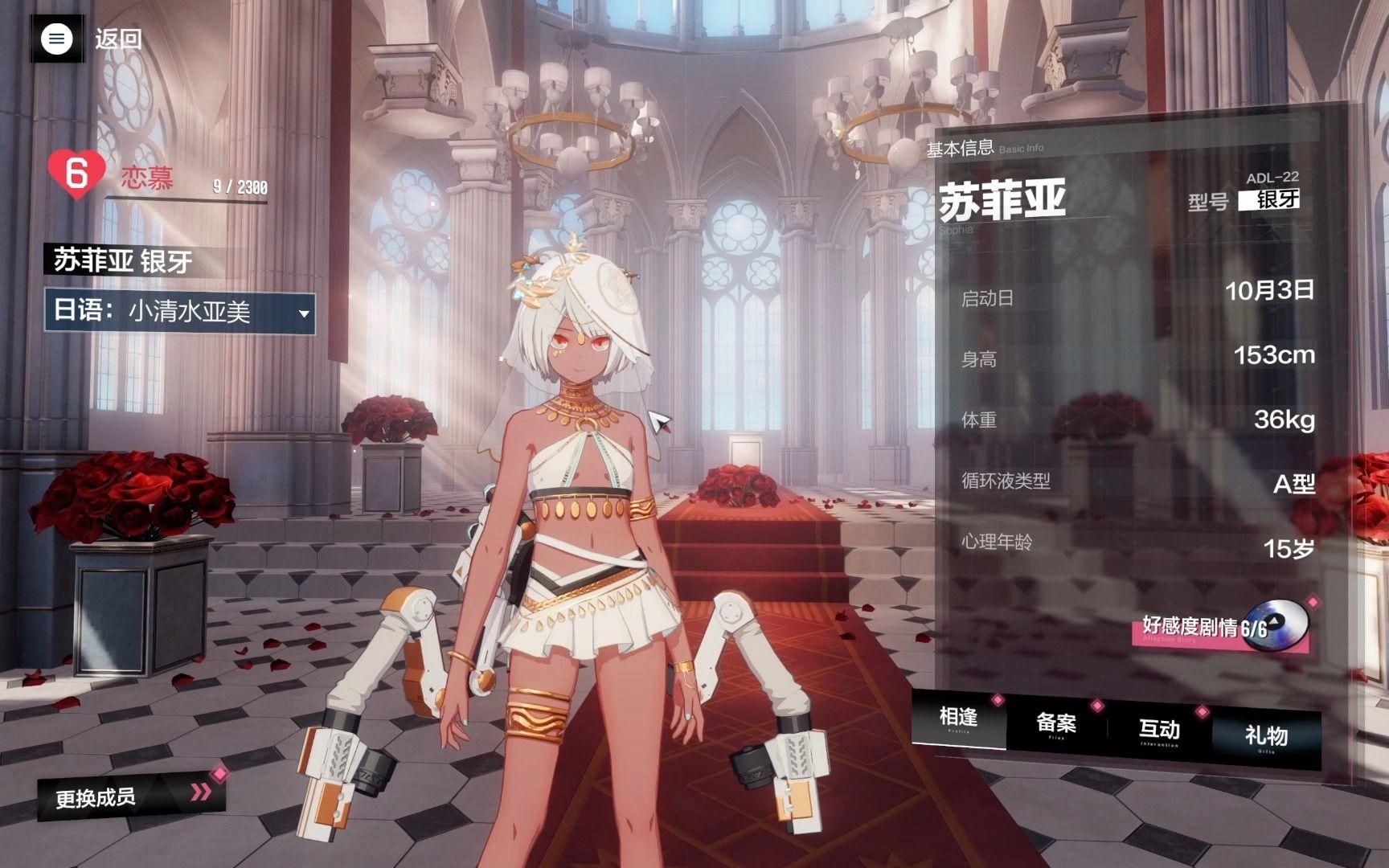Screen dimensions: 1389x868
Task: Switch to the 相逢 tab
Action: point(958,718)
